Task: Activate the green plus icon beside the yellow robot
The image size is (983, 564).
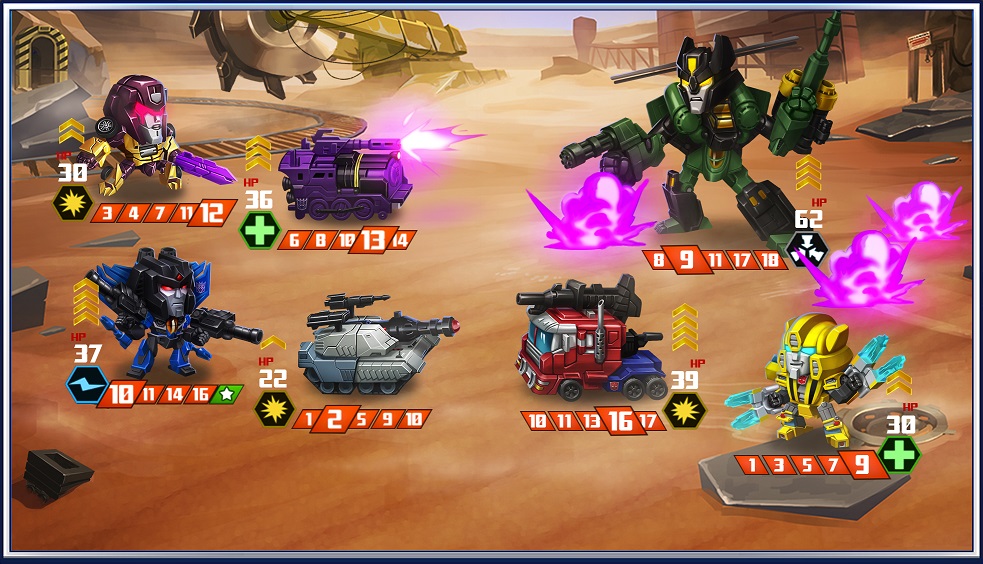Action: tap(899, 453)
